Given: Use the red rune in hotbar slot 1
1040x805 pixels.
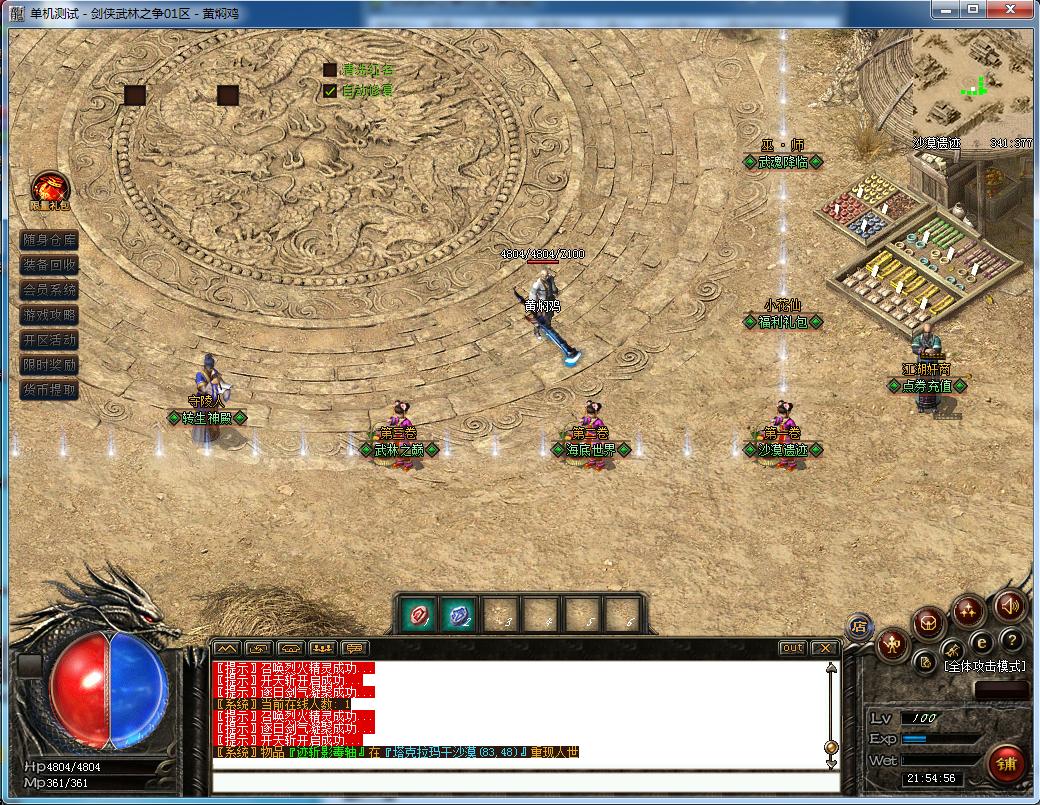Looking at the screenshot, I should point(417,614).
